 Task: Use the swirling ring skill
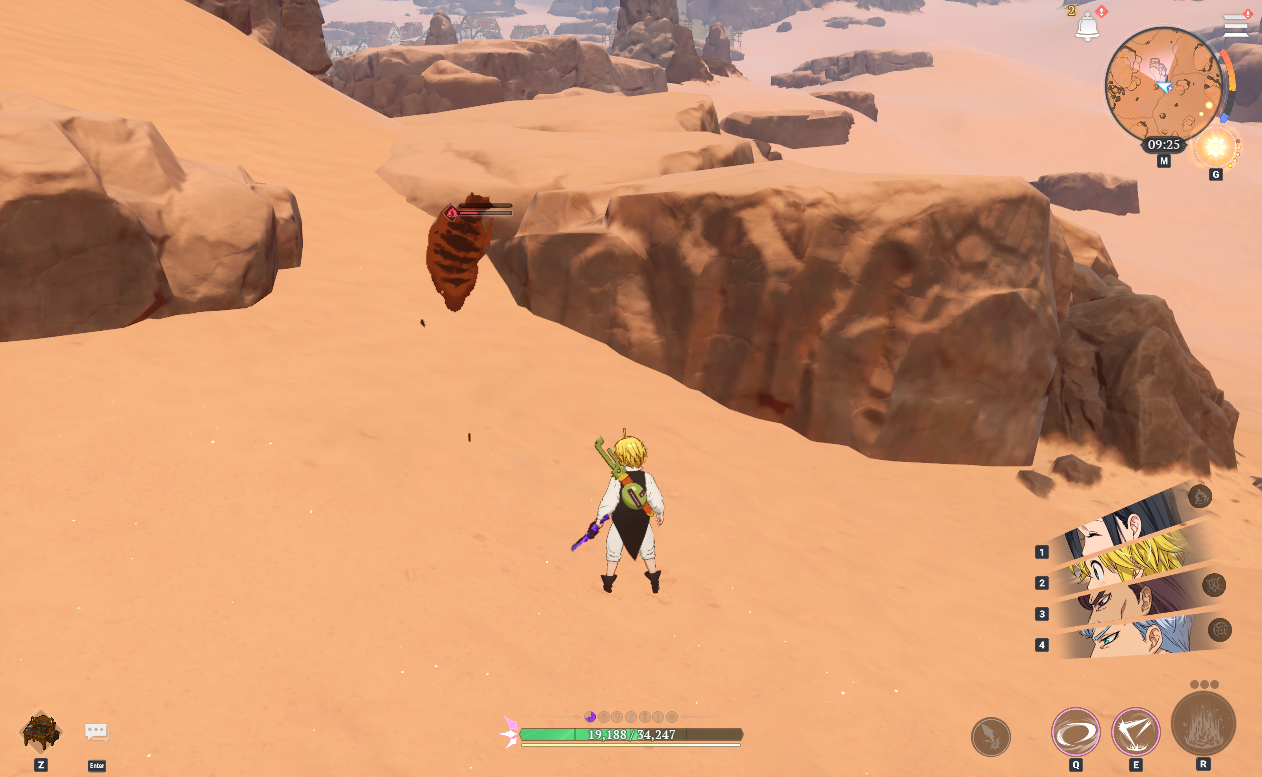(x=1076, y=733)
